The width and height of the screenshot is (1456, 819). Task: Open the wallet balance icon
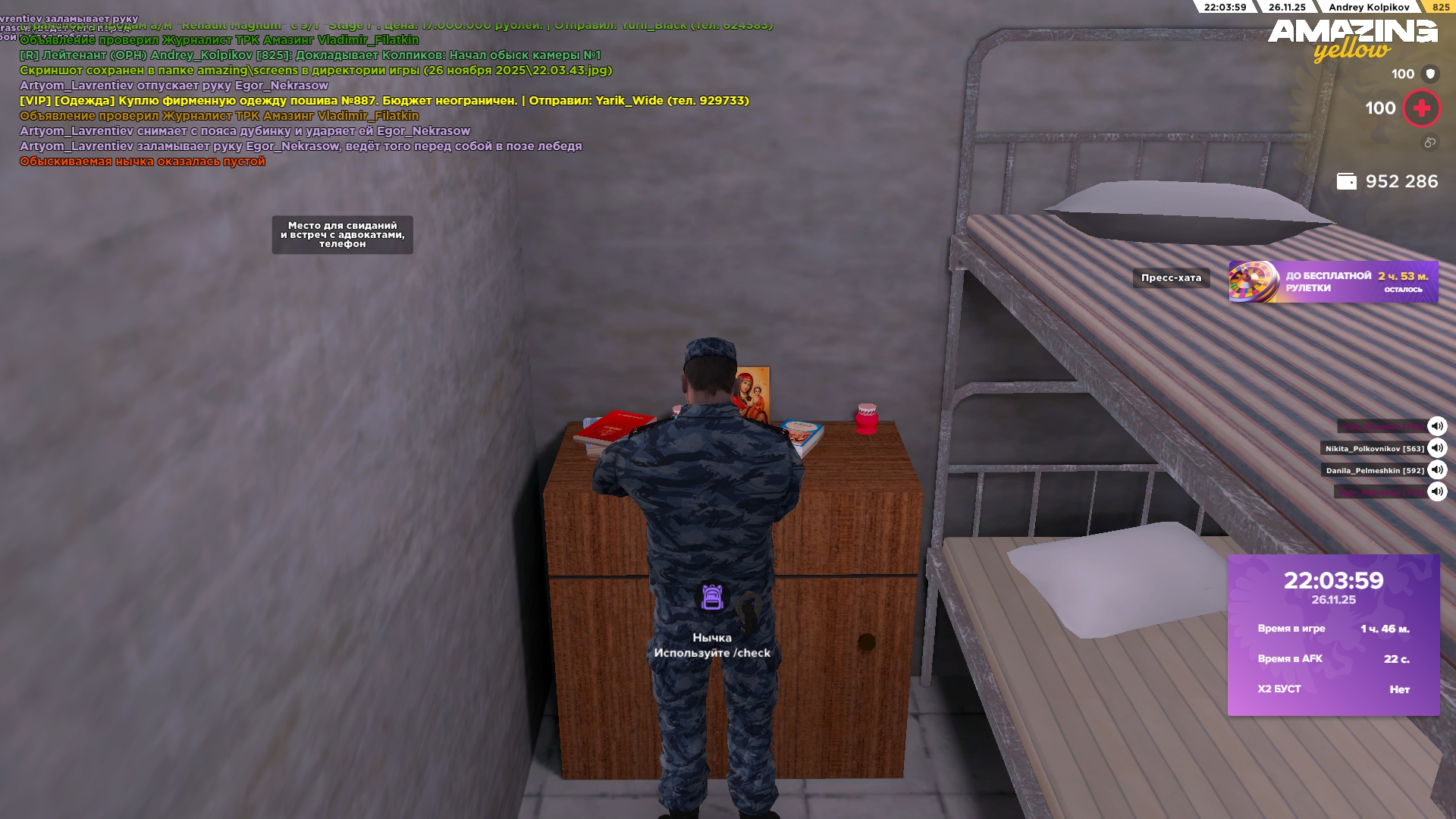tap(1346, 182)
